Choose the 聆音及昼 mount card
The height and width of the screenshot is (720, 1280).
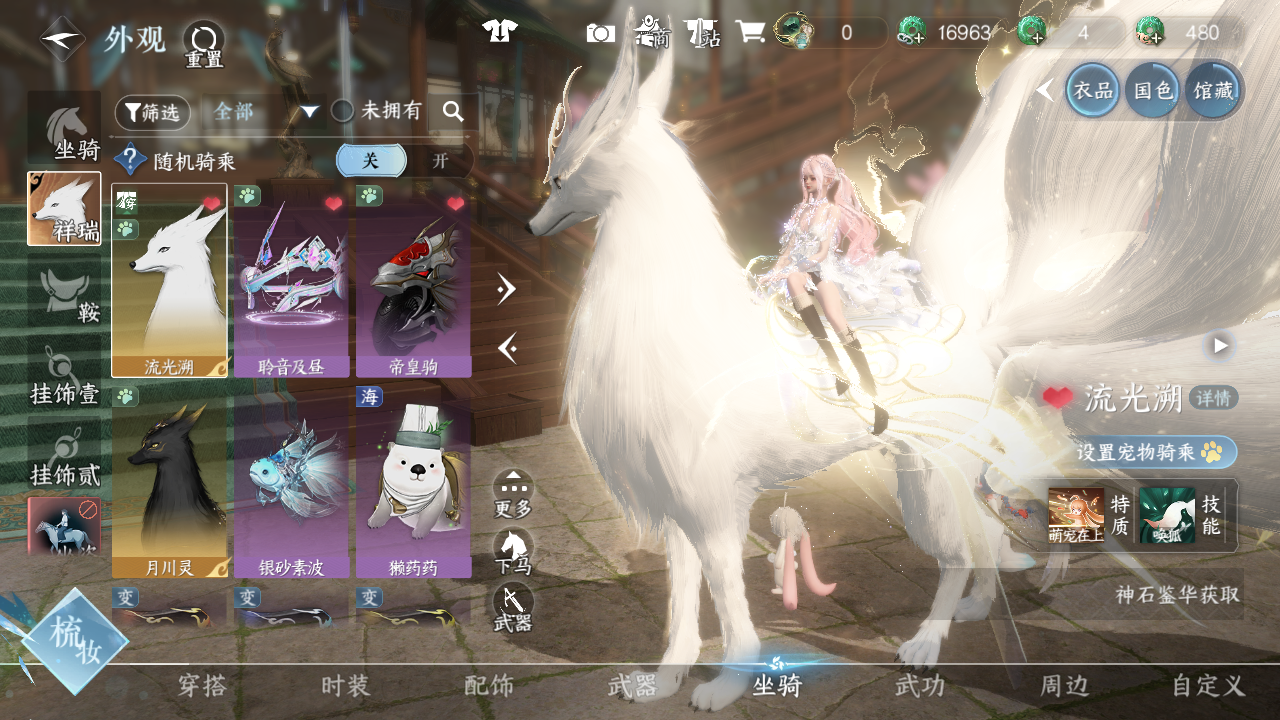pos(291,280)
